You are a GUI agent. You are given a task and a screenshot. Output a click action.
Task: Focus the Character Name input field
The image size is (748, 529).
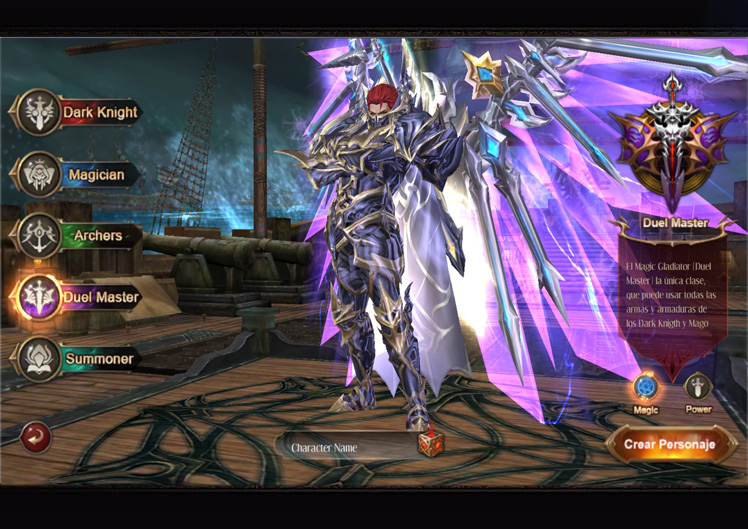[345, 447]
